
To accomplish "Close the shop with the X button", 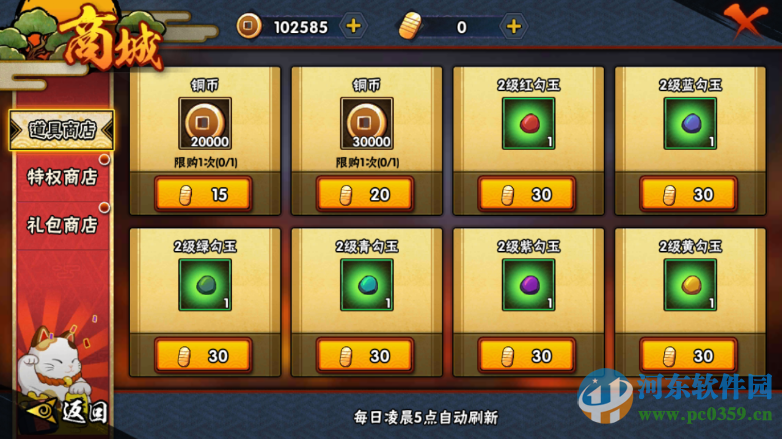I will pos(753,22).
